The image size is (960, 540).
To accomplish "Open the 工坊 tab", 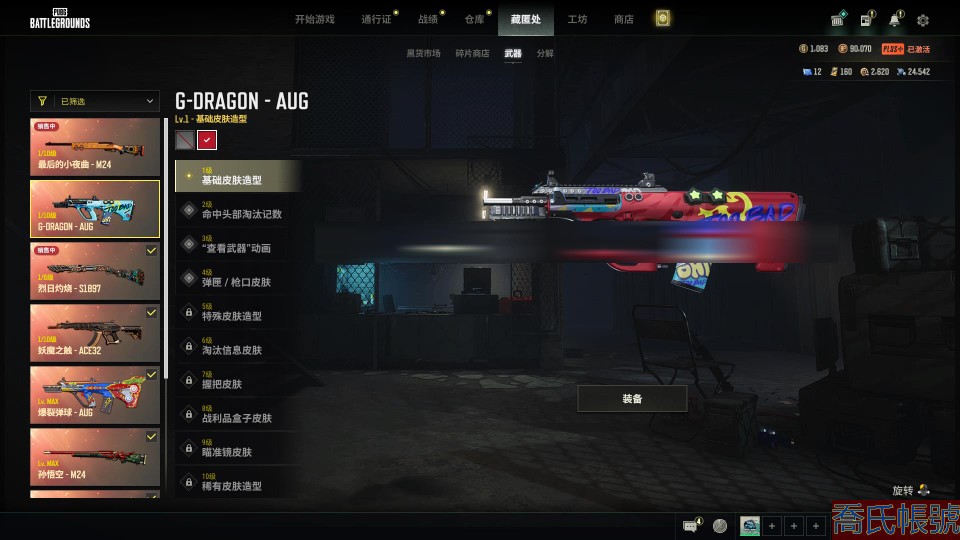I will coord(577,19).
